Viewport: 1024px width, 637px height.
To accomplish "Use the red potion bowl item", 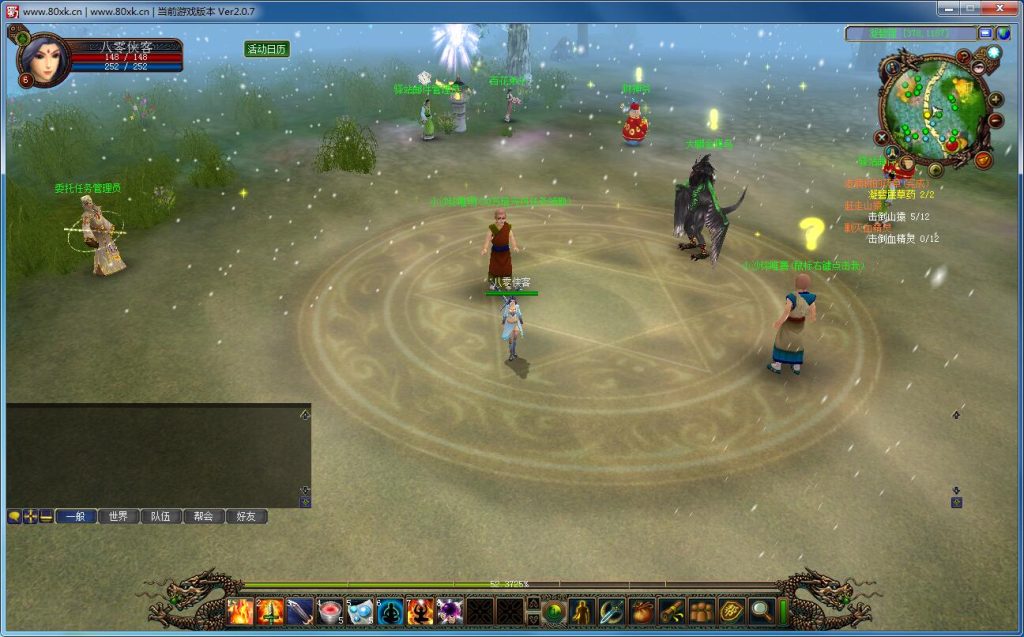I will (x=330, y=611).
